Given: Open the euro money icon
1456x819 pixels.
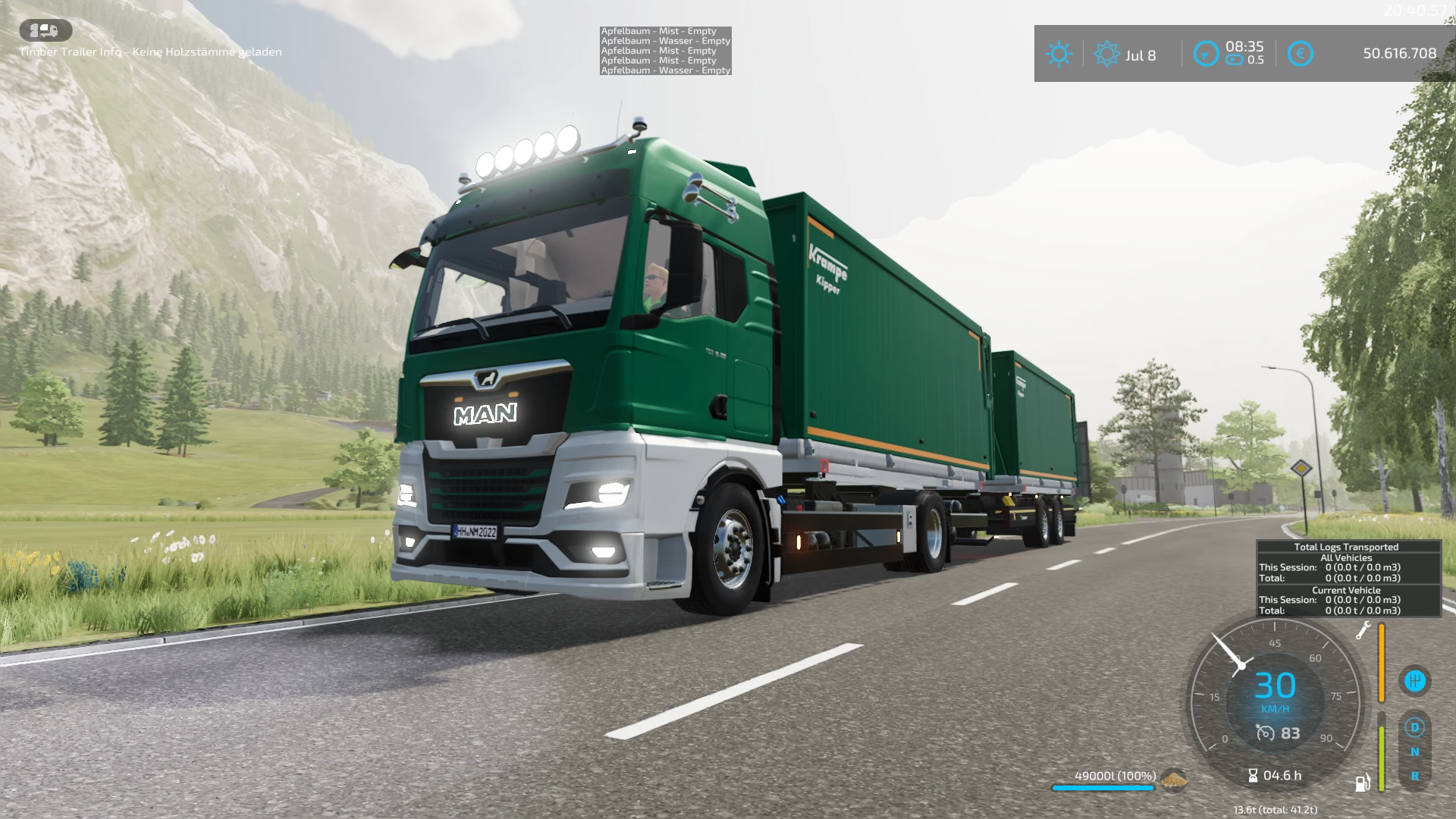Looking at the screenshot, I should [x=1300, y=54].
